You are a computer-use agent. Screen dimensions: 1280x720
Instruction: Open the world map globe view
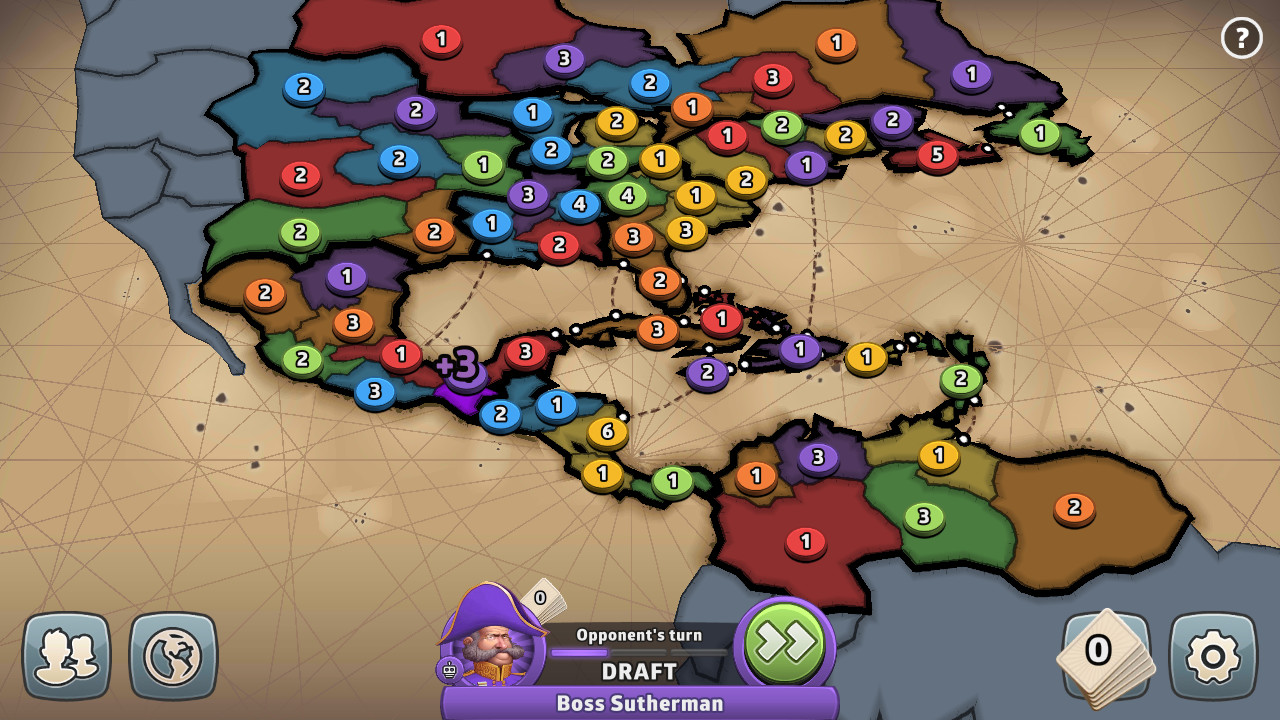(x=172, y=655)
